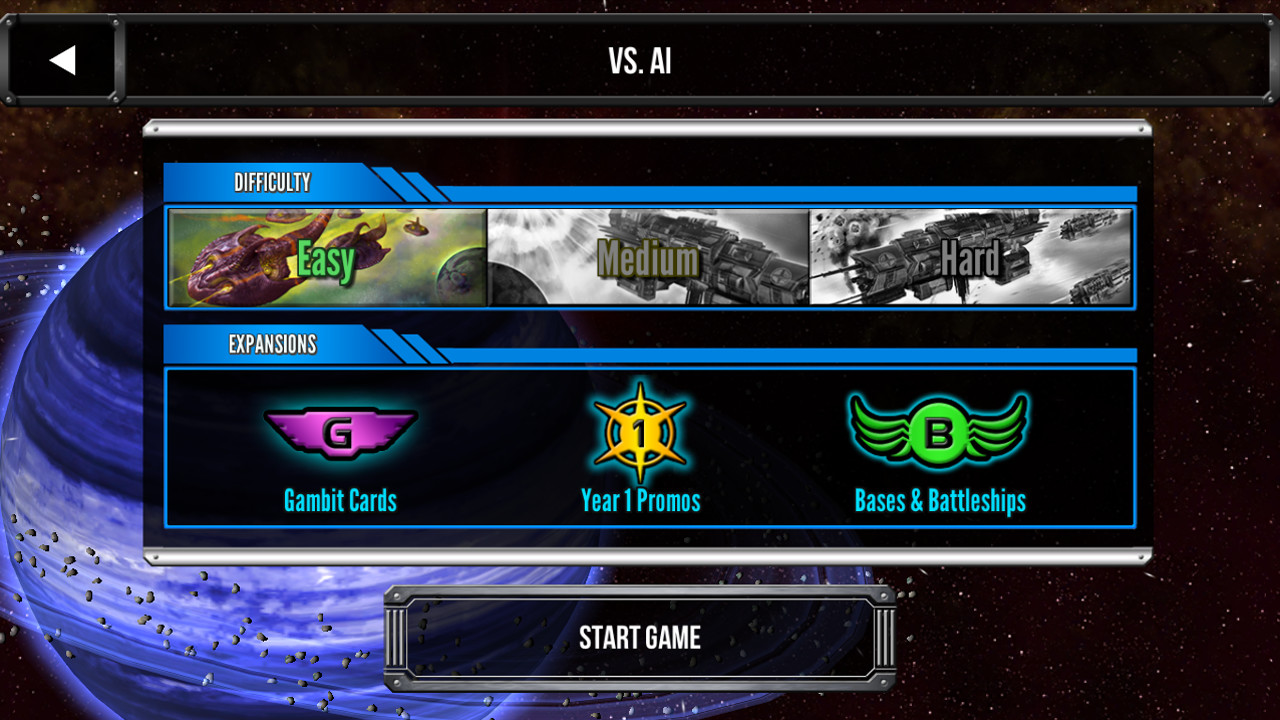Screen dimensions: 1280x720
Task: Select Easy difficulty
Action: (x=325, y=258)
